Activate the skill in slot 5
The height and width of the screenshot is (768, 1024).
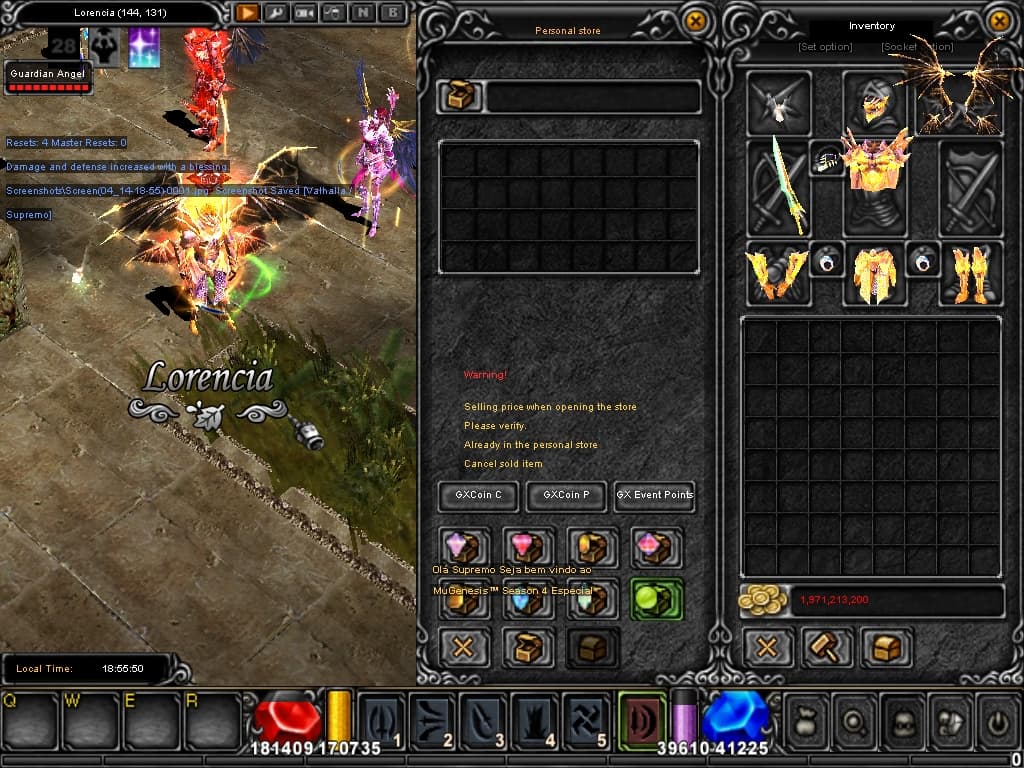(586, 720)
